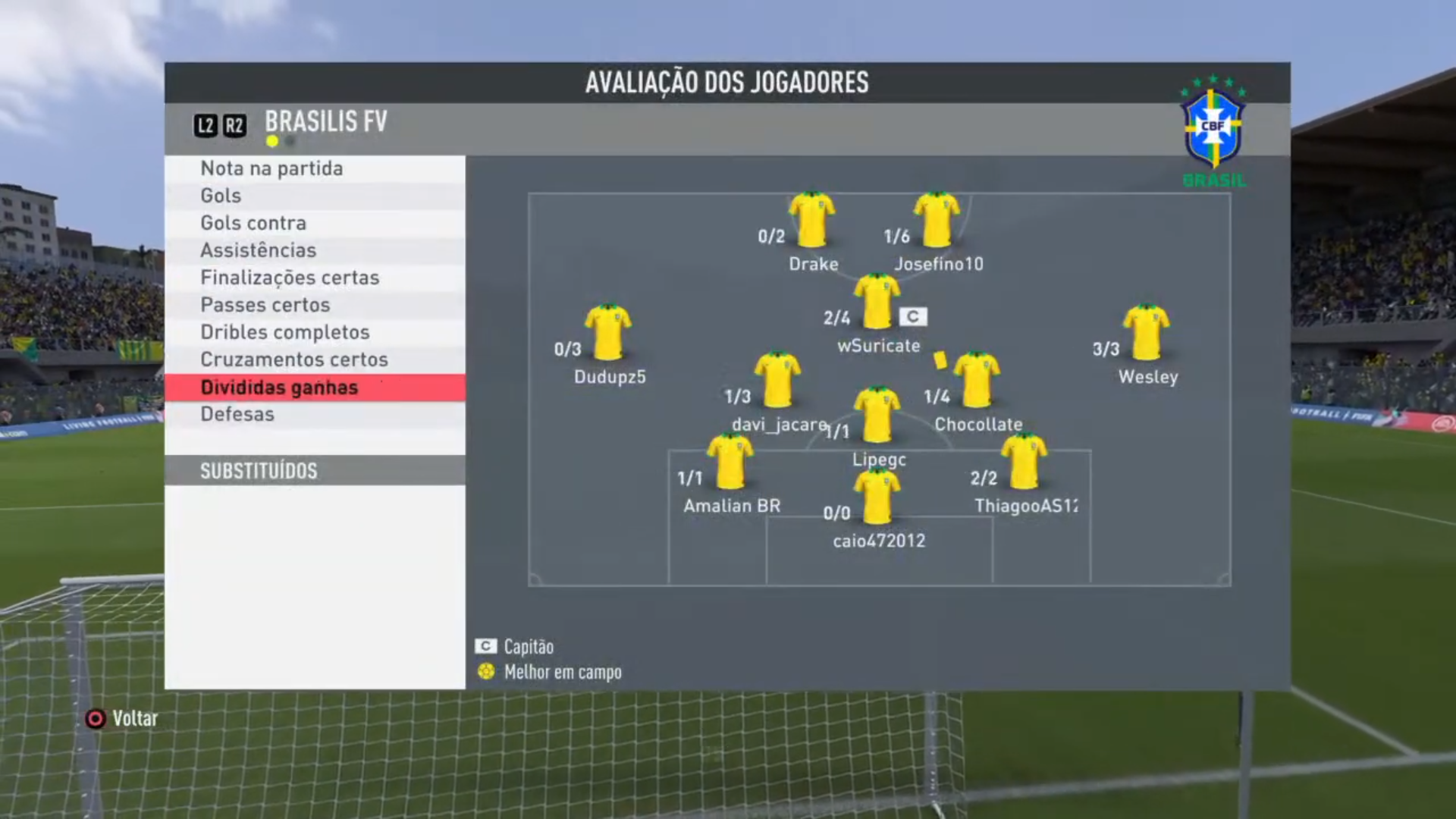Open the 'Gols contra' stat

coord(314,223)
